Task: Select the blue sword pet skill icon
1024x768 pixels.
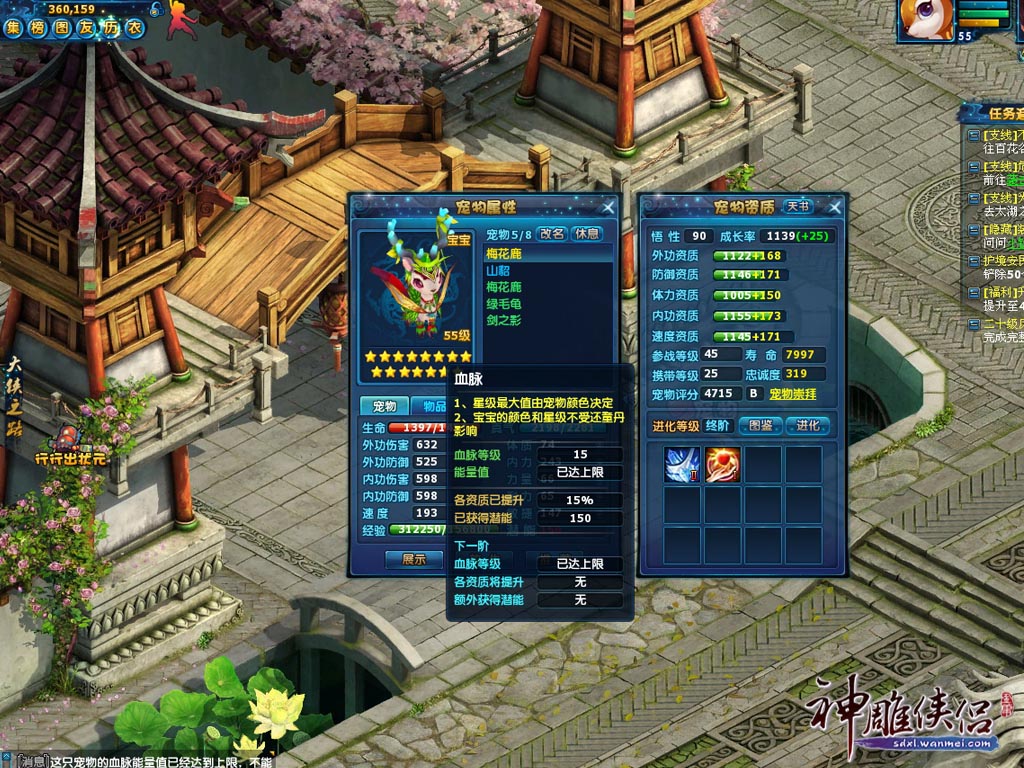Action: 682,464
